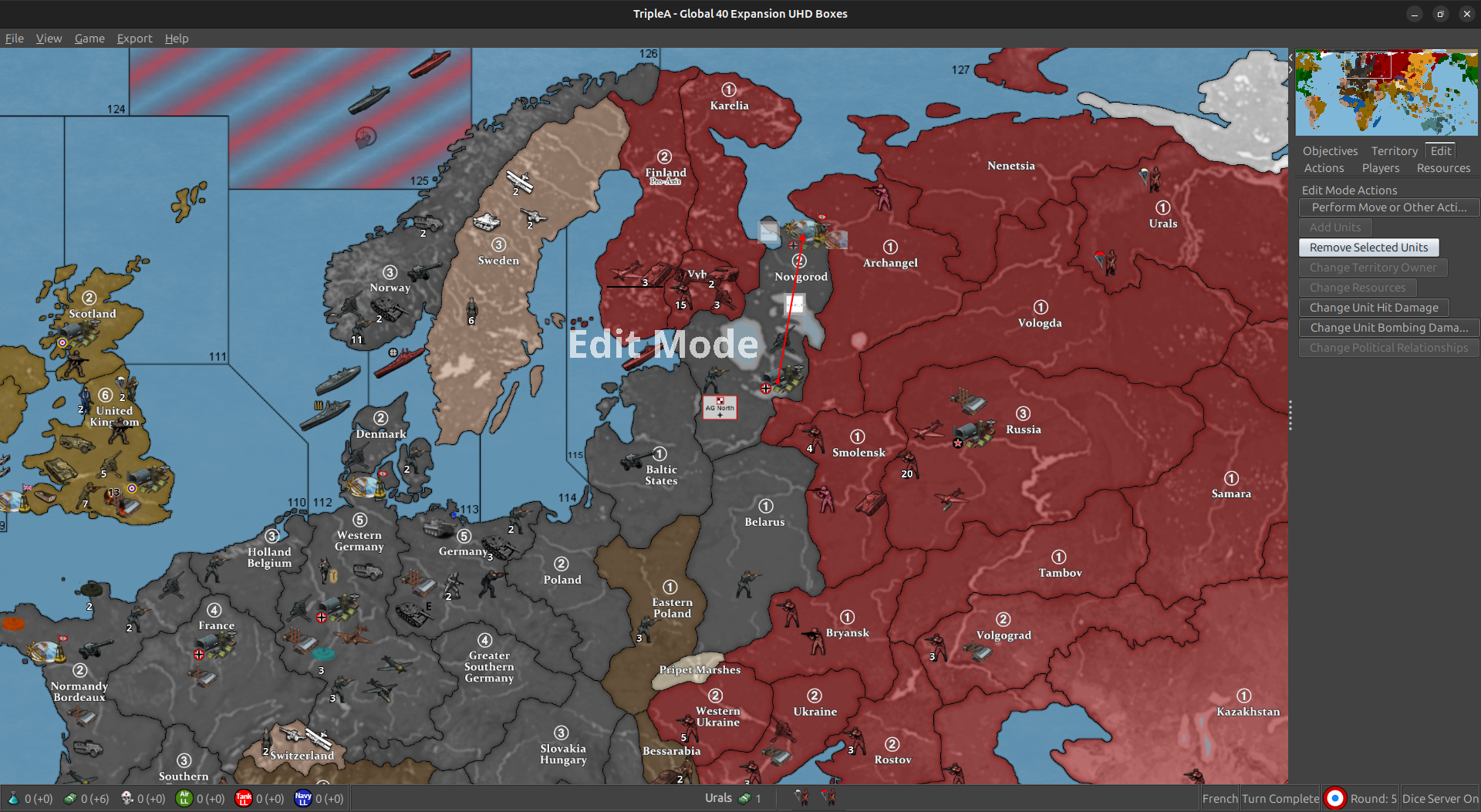Open the Game menu
Viewport: 1481px width, 812px height.
point(89,38)
